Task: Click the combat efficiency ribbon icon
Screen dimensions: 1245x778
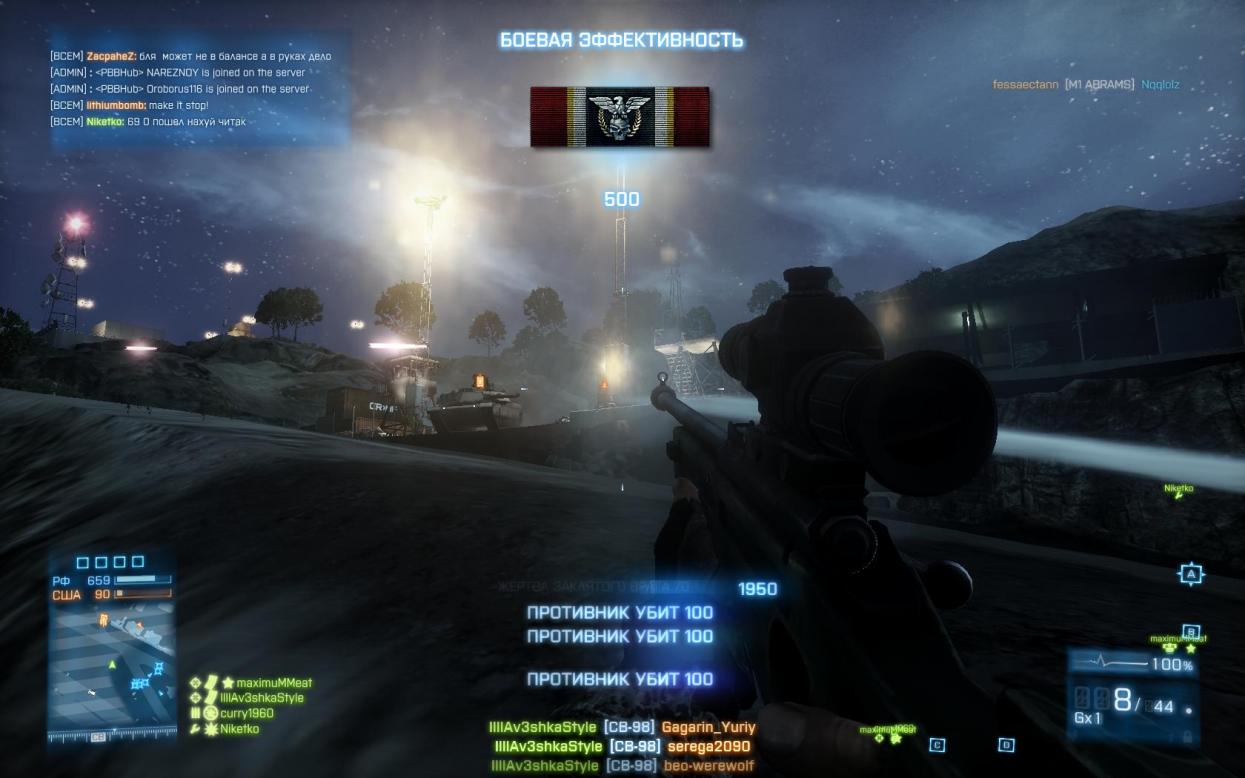Action: (620, 117)
